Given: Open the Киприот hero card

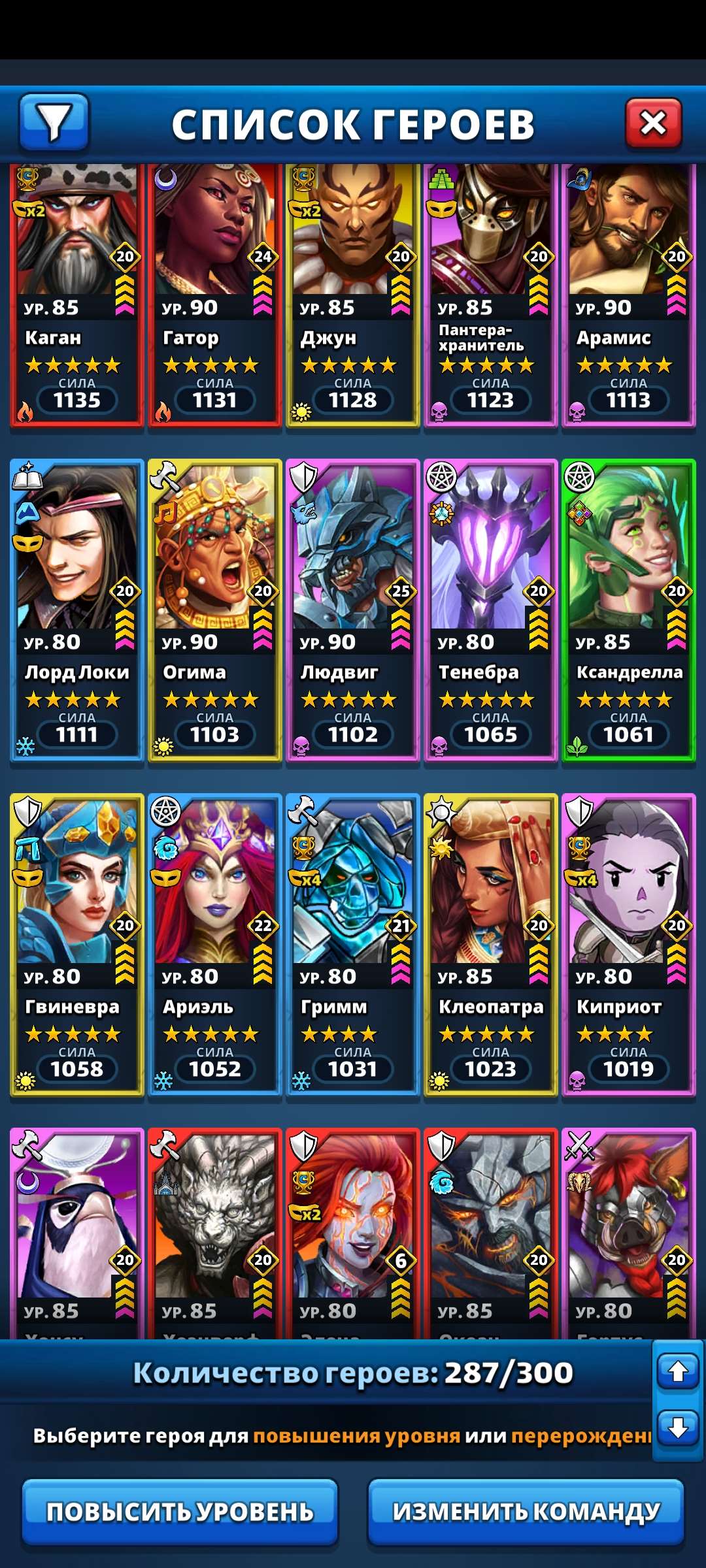Looking at the screenshot, I should 629,944.
